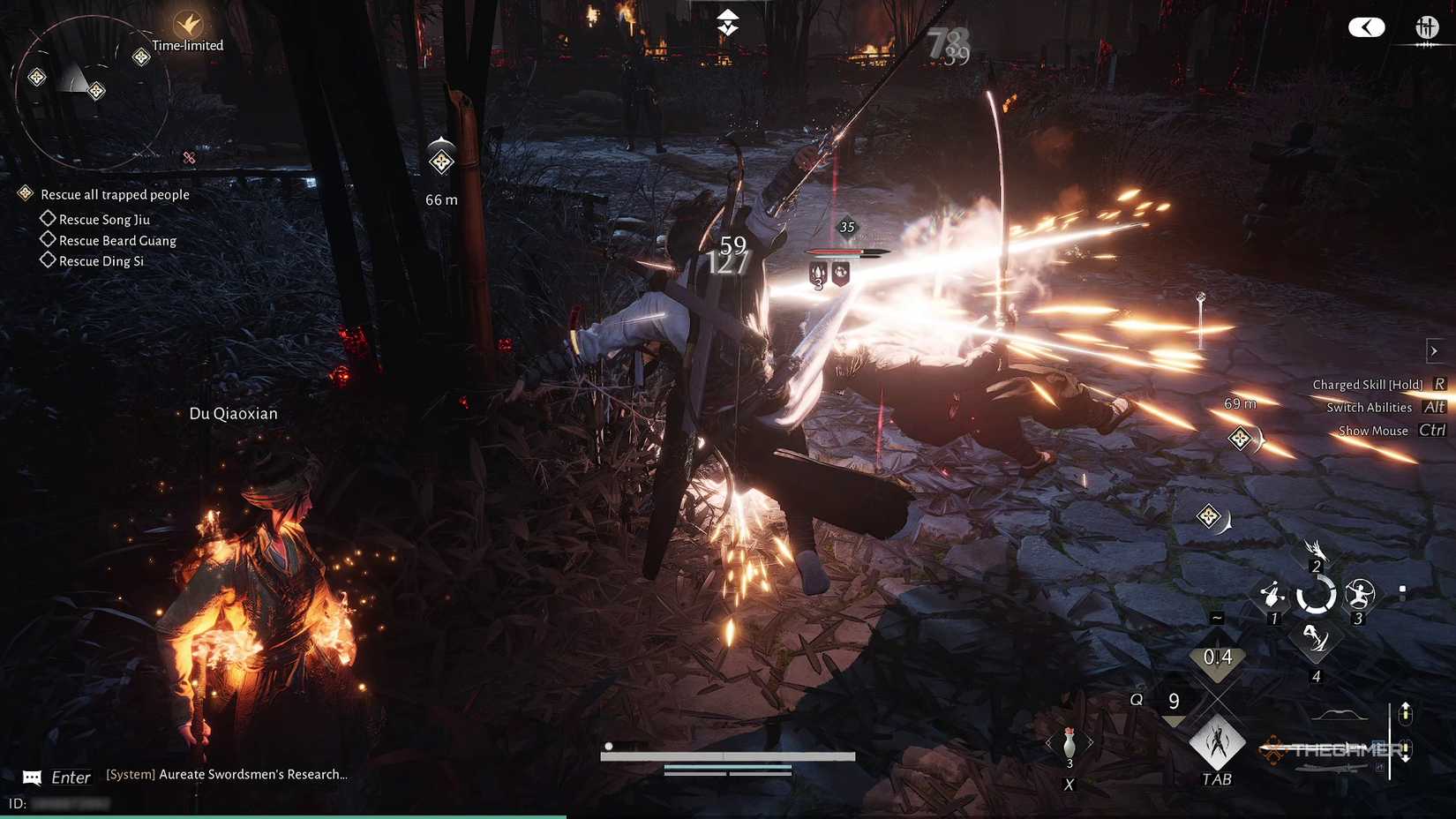The width and height of the screenshot is (1456, 819).
Task: Activate the claw skill in slot 2
Action: click(1317, 551)
